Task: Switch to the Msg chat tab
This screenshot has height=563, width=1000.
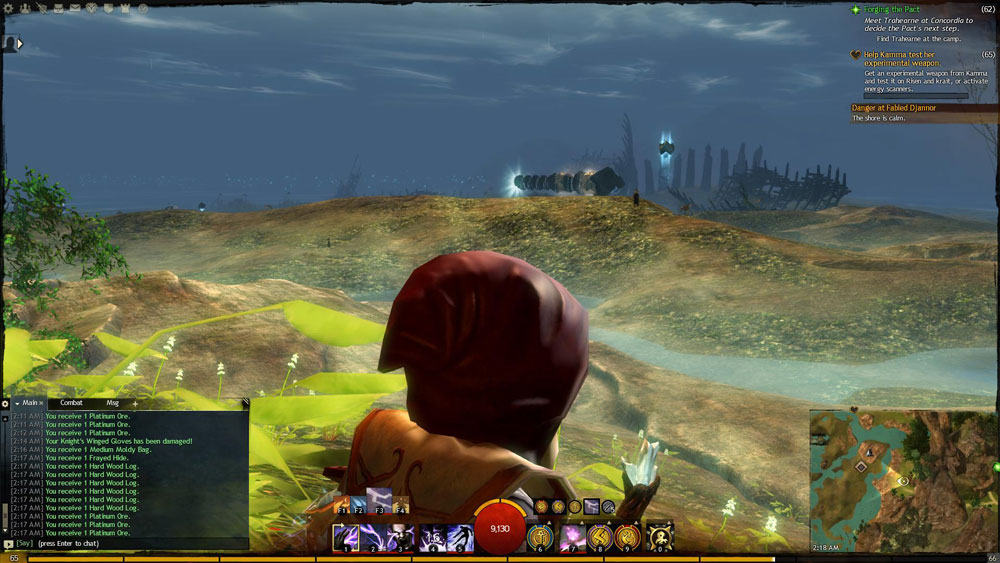Action: click(112, 403)
